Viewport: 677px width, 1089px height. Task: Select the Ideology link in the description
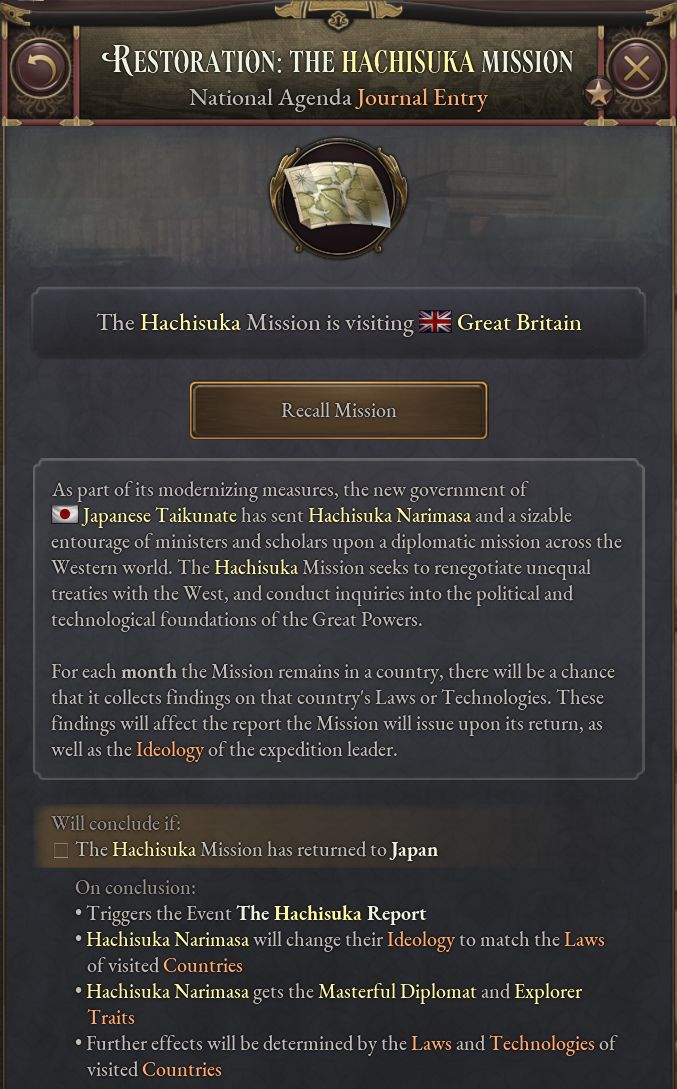click(x=169, y=749)
